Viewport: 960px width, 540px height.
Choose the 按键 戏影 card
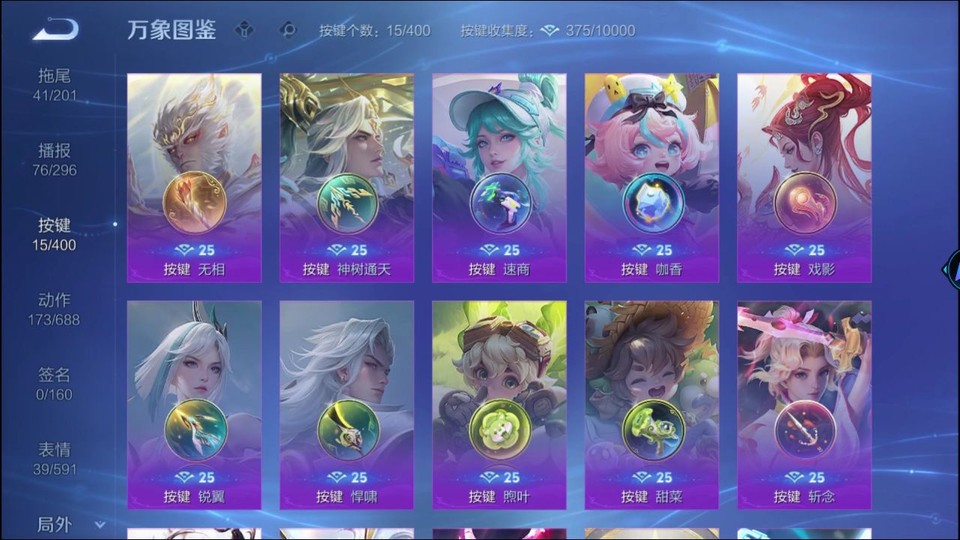click(x=804, y=178)
